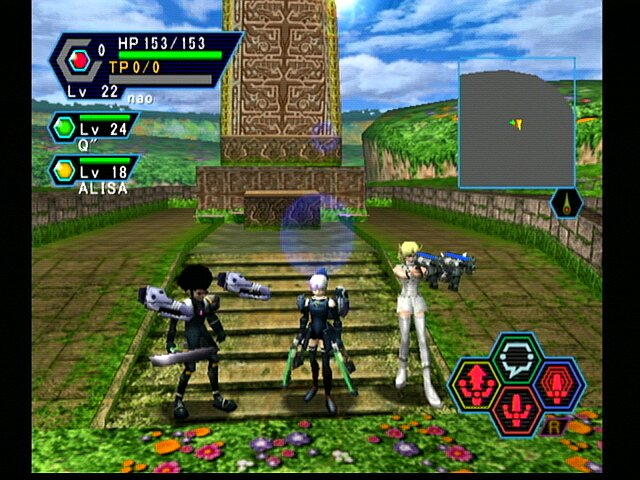
Task: Click the compass icon below the minimap
Action: [566, 203]
